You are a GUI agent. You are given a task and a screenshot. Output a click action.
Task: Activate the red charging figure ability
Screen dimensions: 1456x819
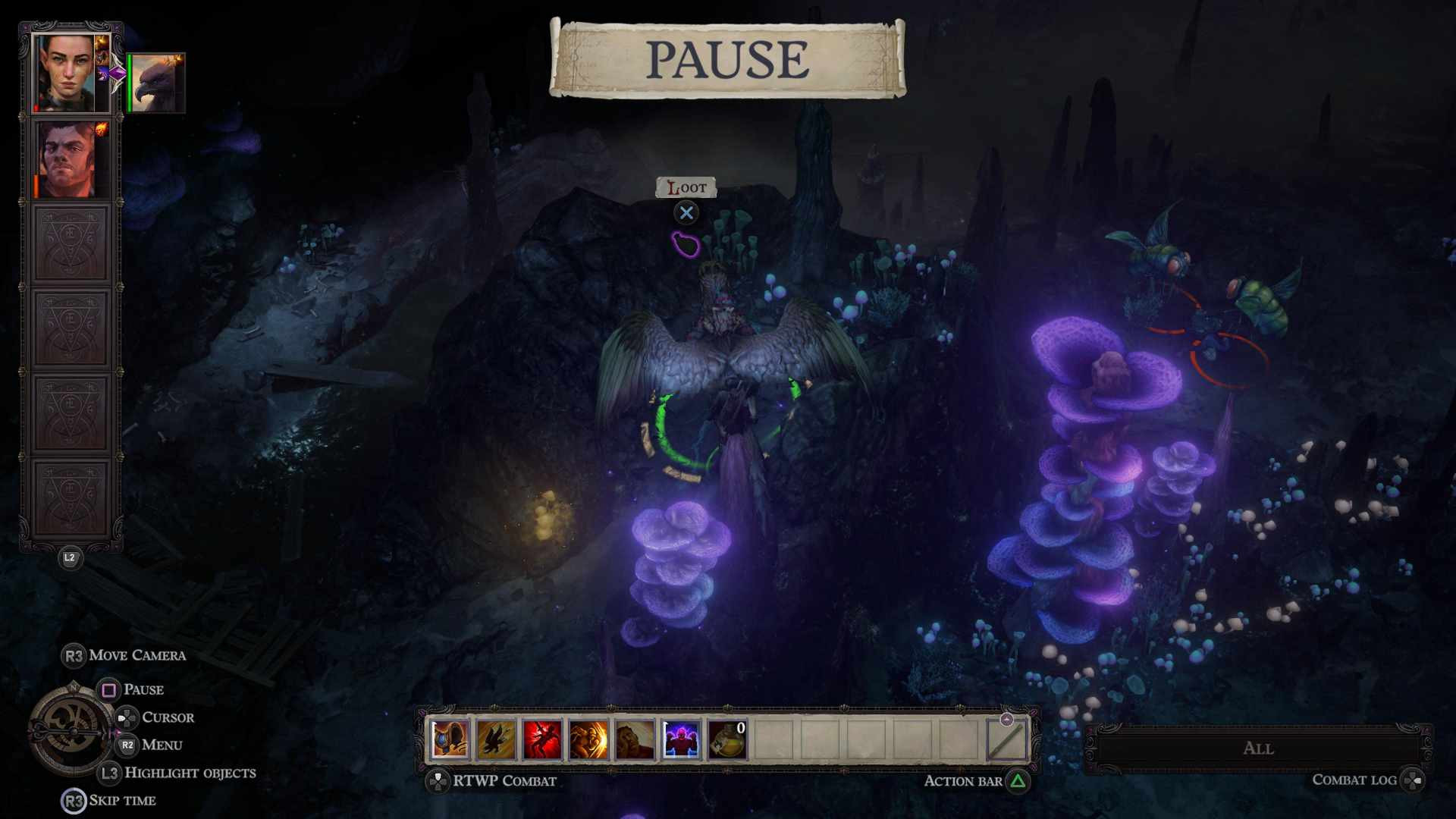pos(542,739)
